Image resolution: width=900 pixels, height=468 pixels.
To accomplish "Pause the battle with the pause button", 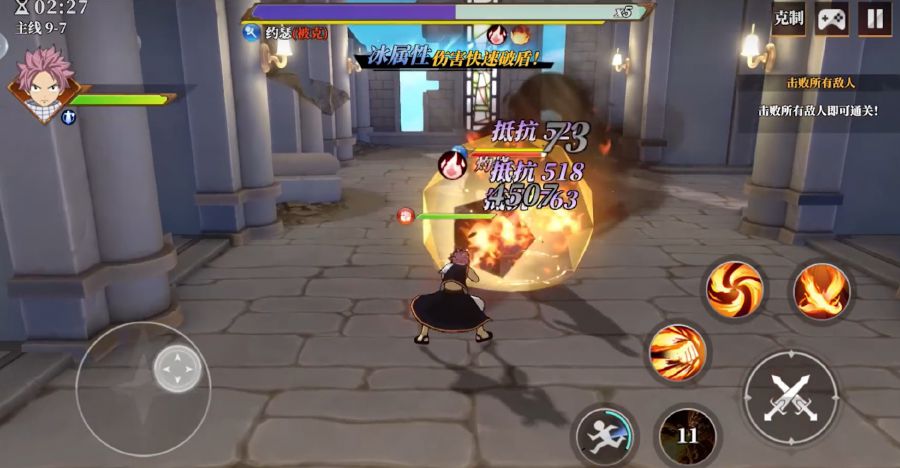I will [x=875, y=18].
